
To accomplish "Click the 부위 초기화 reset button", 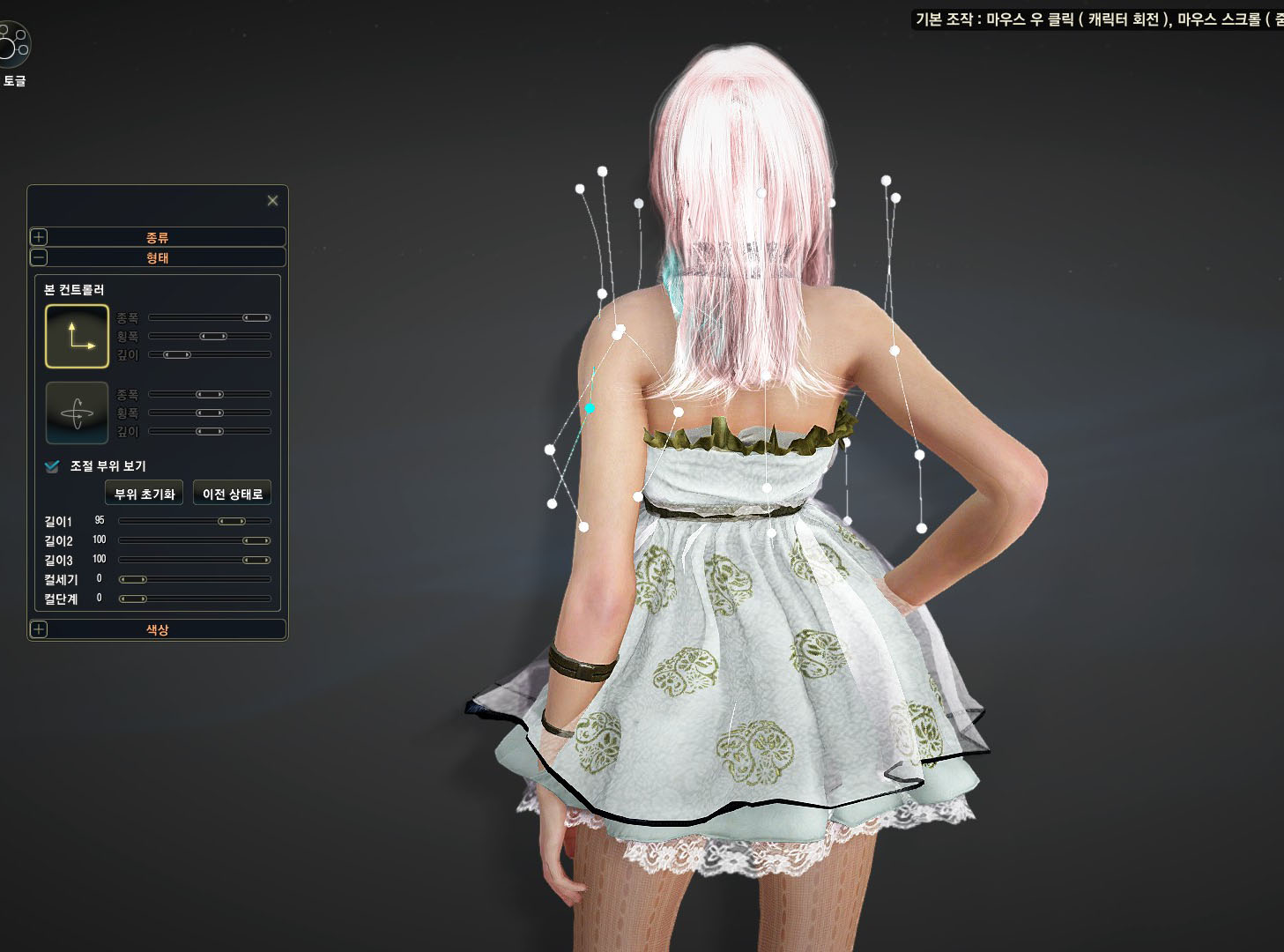I will click(144, 494).
